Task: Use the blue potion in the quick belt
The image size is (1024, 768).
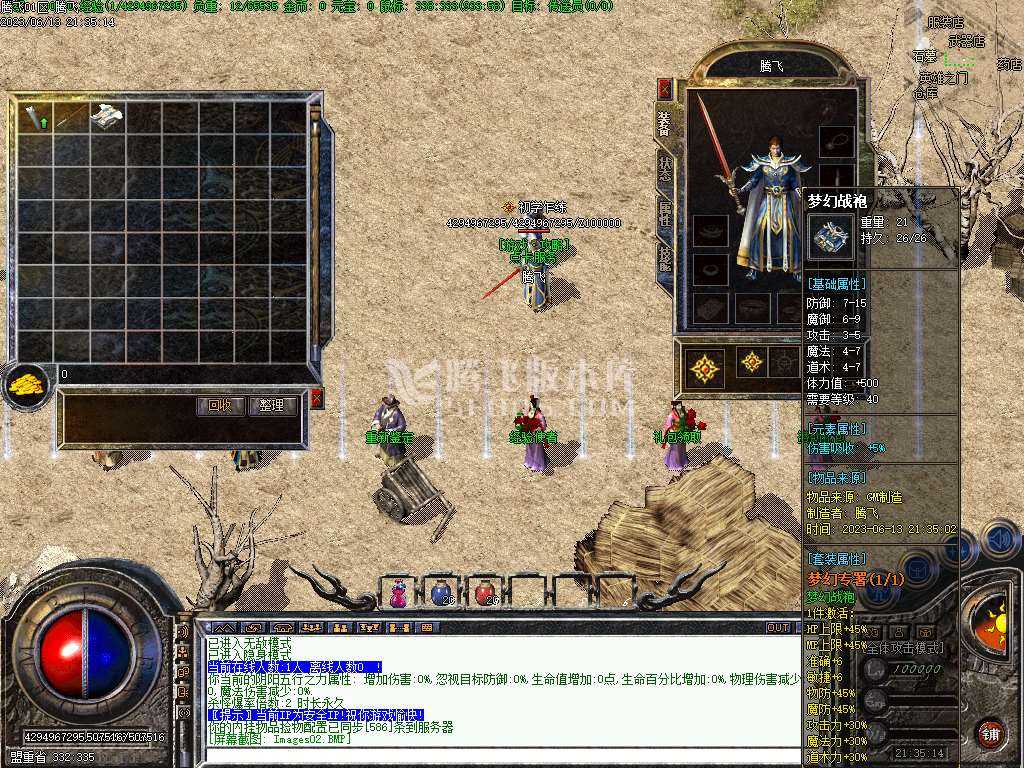Action: pos(441,594)
